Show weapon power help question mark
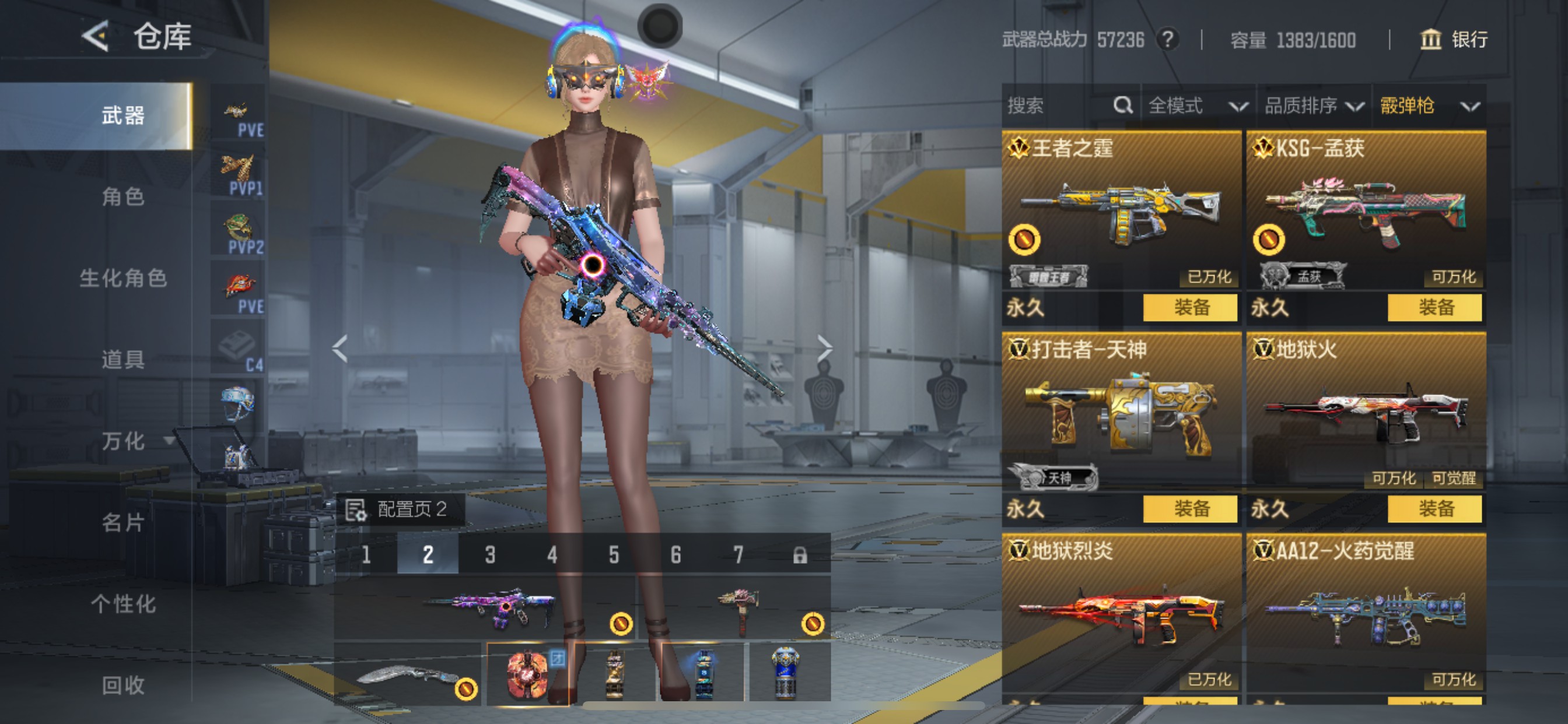This screenshot has height=724, width=1568. (x=1167, y=40)
